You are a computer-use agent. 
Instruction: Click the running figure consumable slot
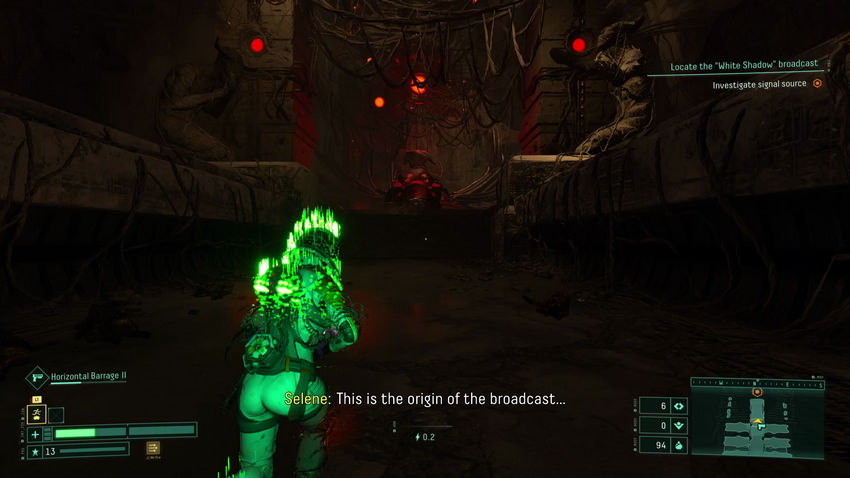35,414
